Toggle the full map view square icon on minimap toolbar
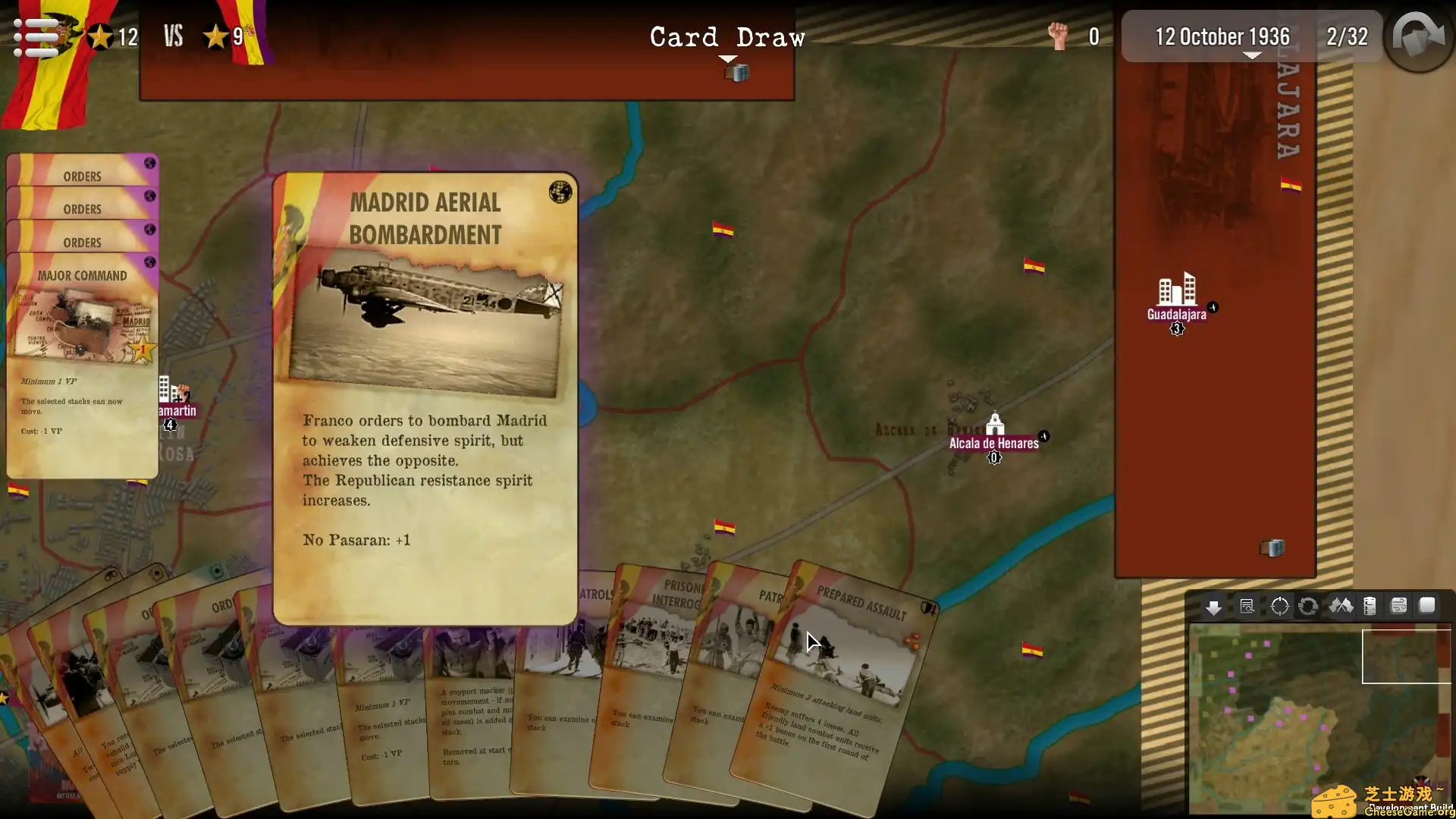Screen dimensions: 1456x819 pyautogui.click(x=1428, y=605)
